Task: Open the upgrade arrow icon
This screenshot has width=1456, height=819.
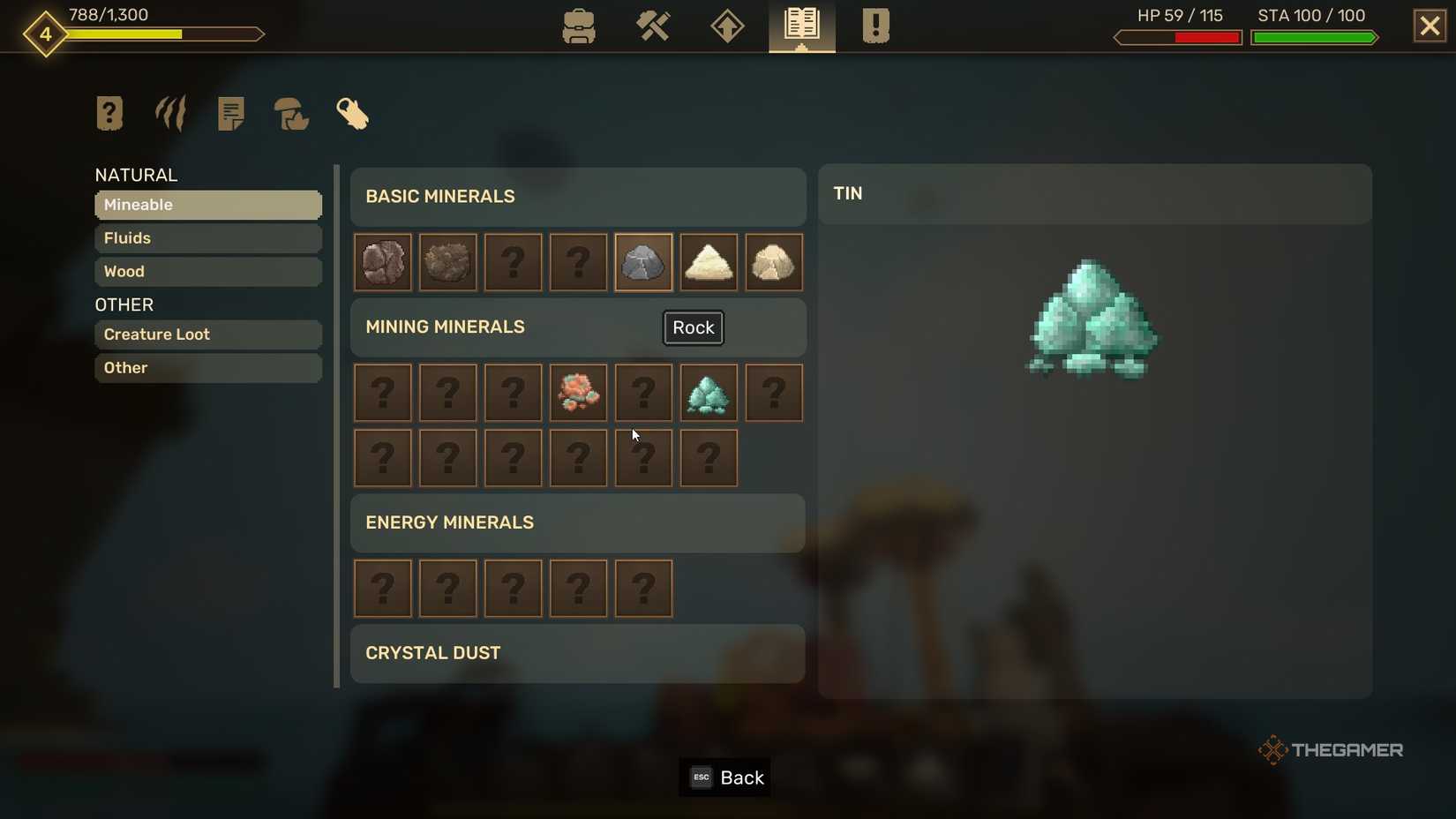Action: (x=727, y=26)
